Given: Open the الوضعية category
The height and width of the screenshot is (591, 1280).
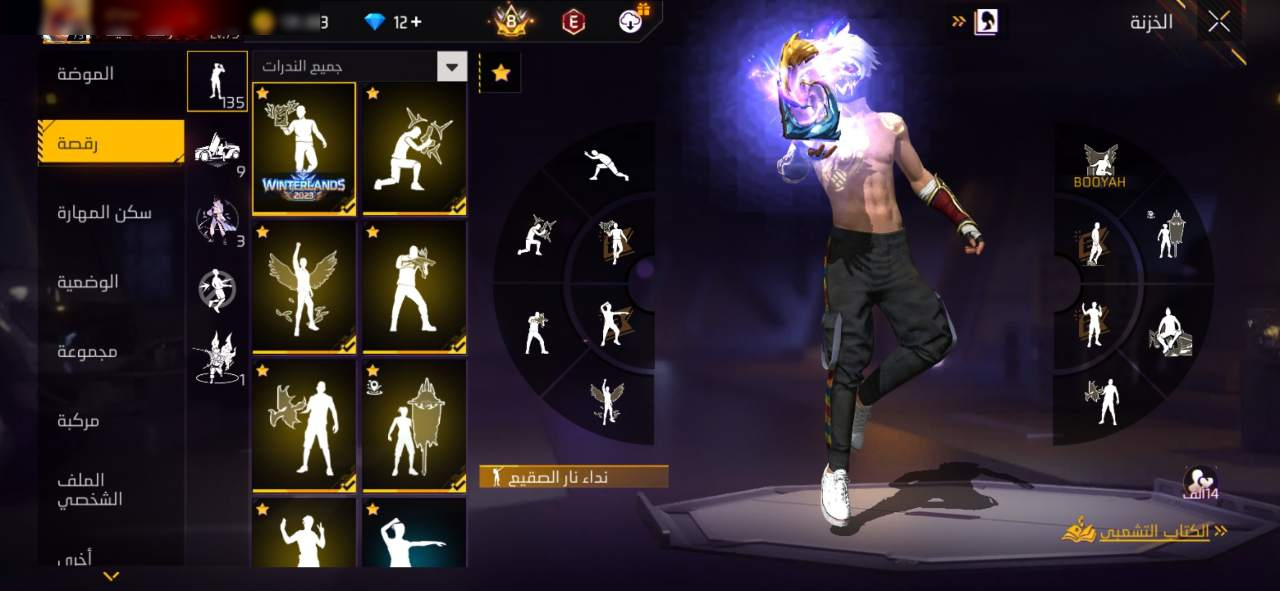Looking at the screenshot, I should (x=87, y=282).
